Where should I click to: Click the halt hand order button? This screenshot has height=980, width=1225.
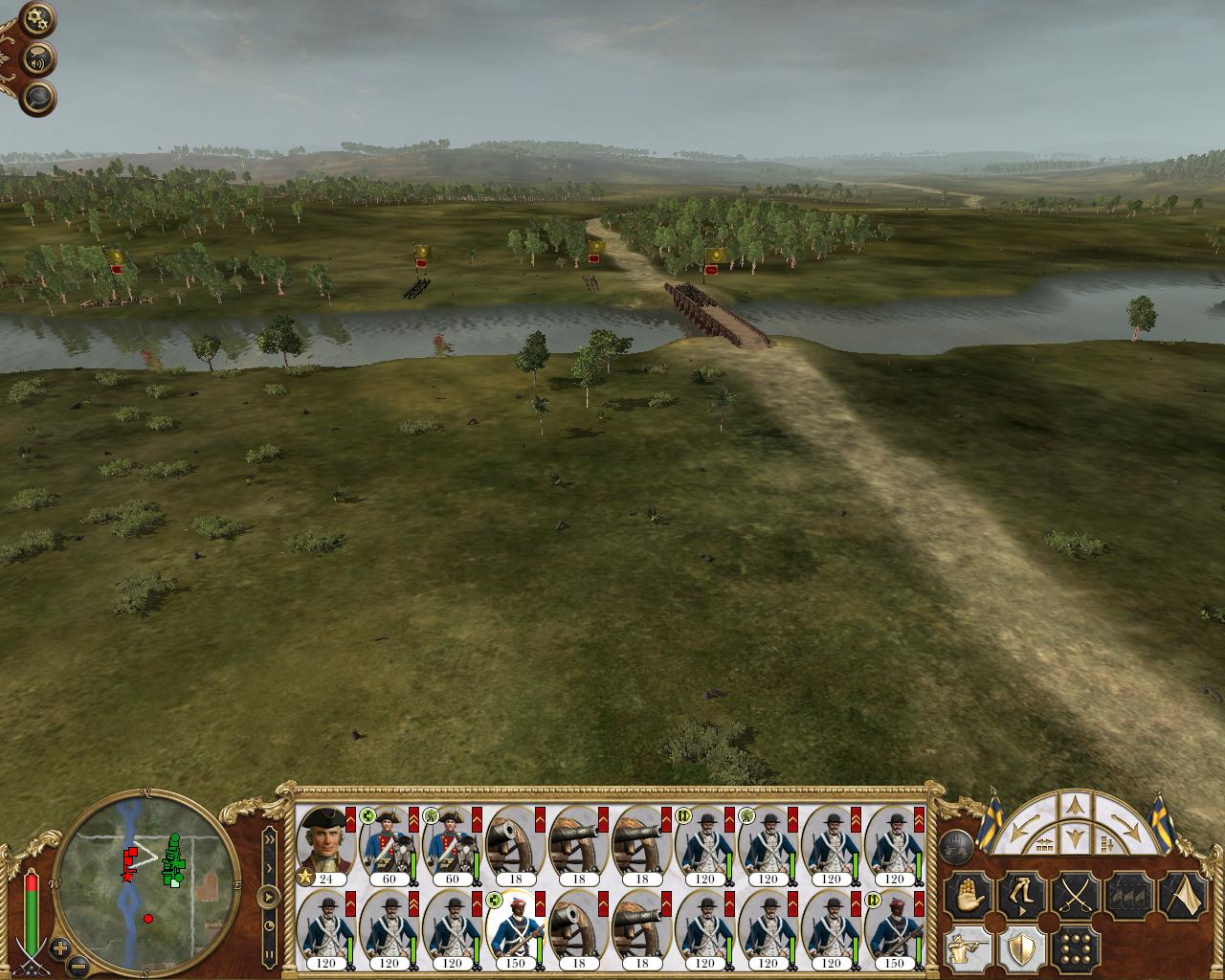pyautogui.click(x=967, y=897)
